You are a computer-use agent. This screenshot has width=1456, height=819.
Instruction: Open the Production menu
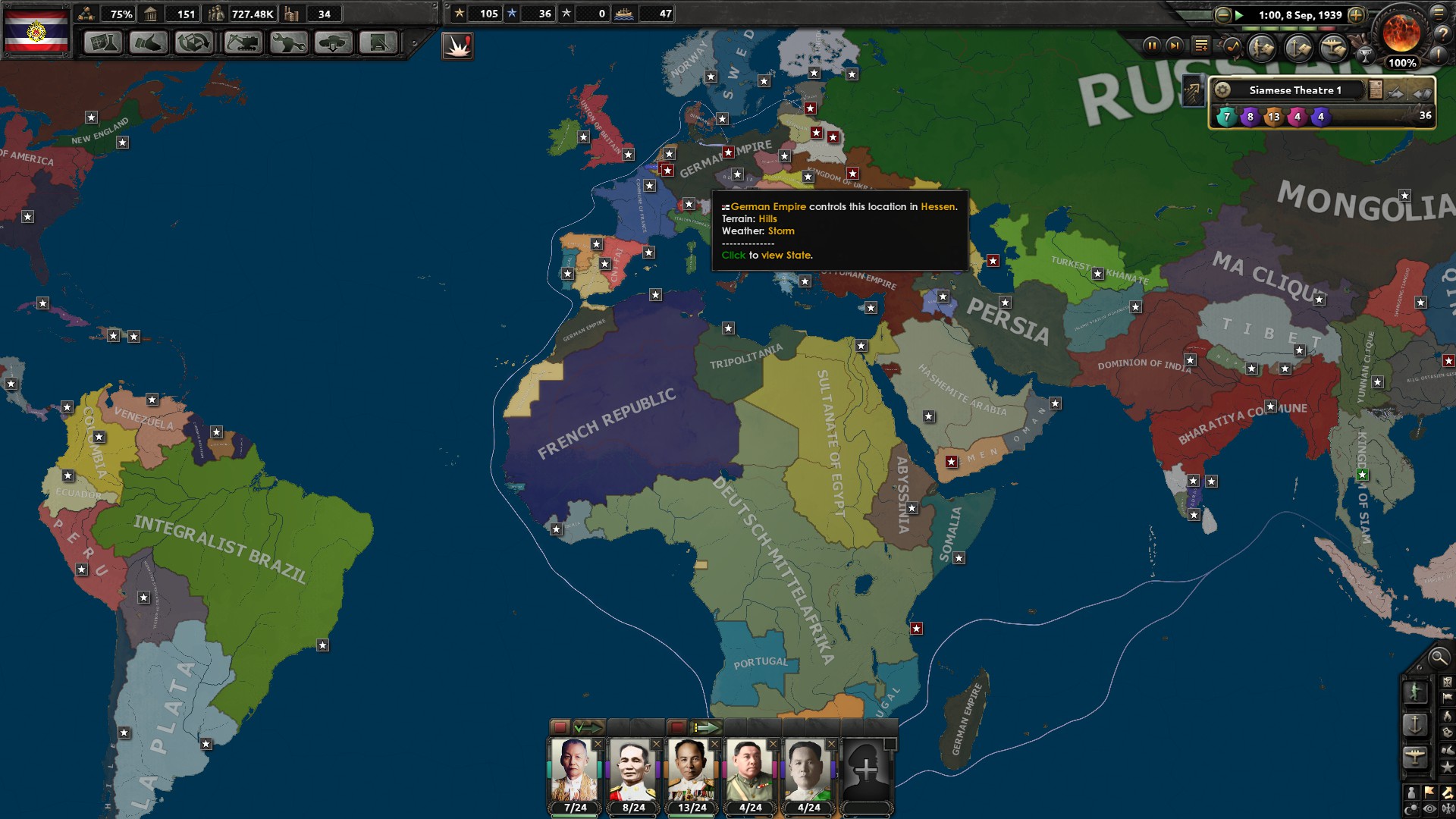[287, 43]
